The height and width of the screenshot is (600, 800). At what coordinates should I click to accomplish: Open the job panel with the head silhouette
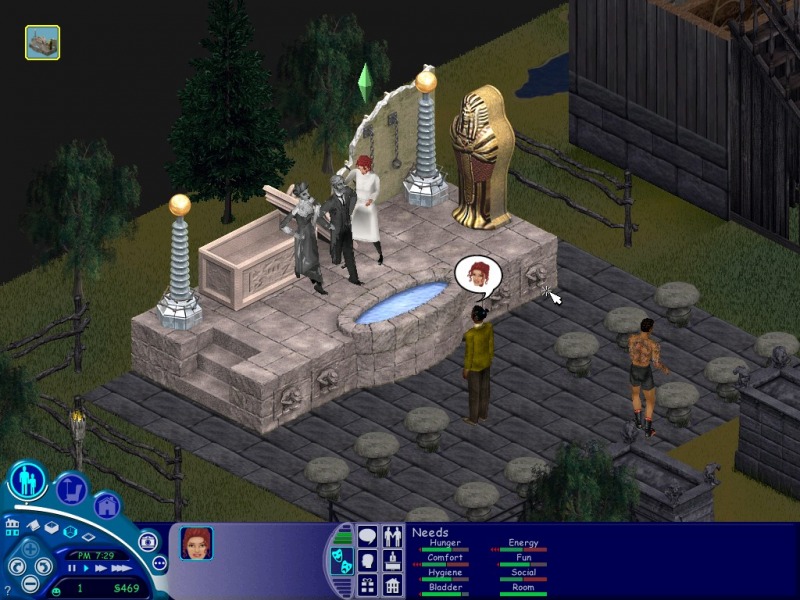[x=367, y=561]
